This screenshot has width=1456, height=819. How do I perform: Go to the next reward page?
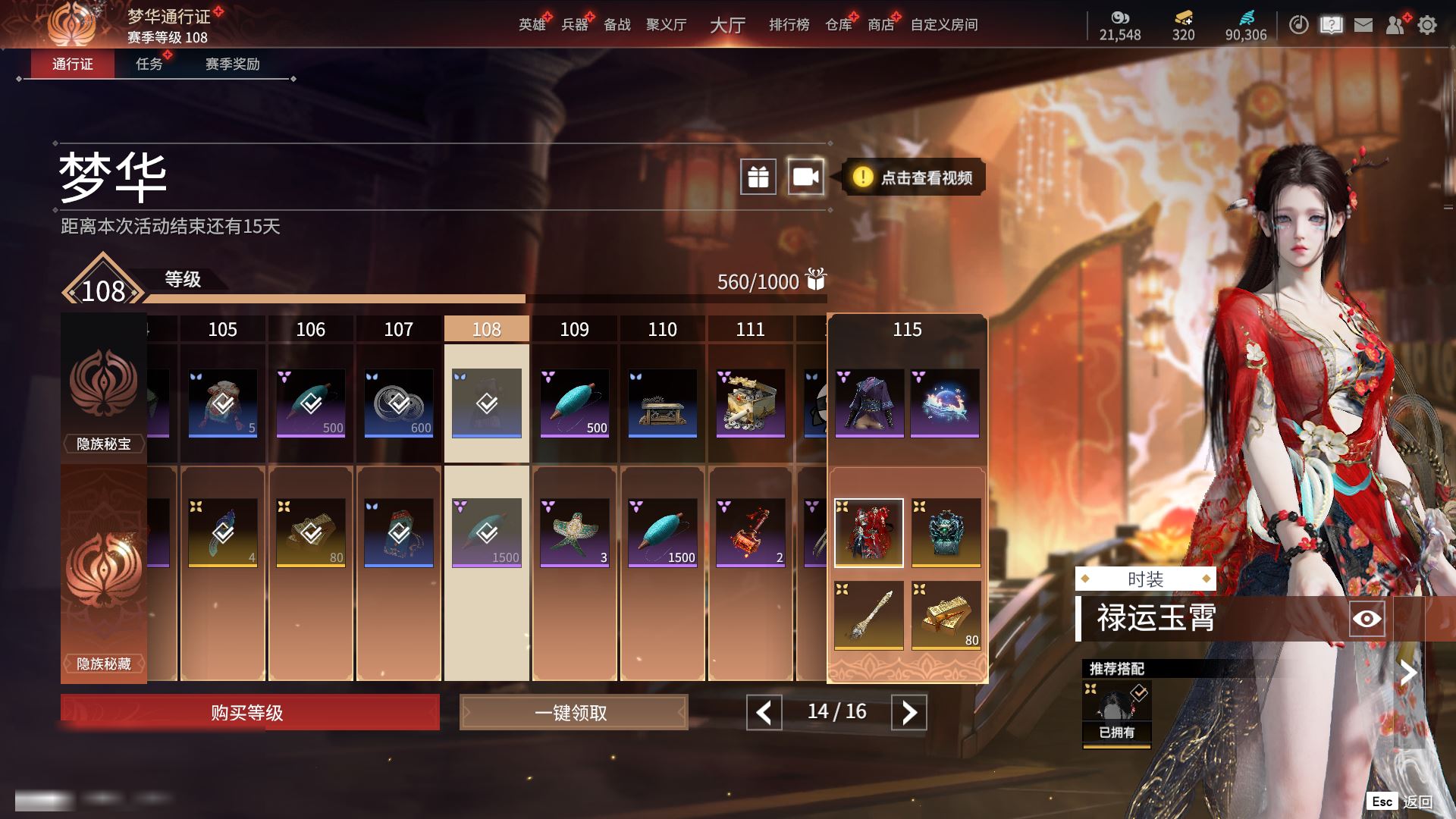(x=908, y=713)
